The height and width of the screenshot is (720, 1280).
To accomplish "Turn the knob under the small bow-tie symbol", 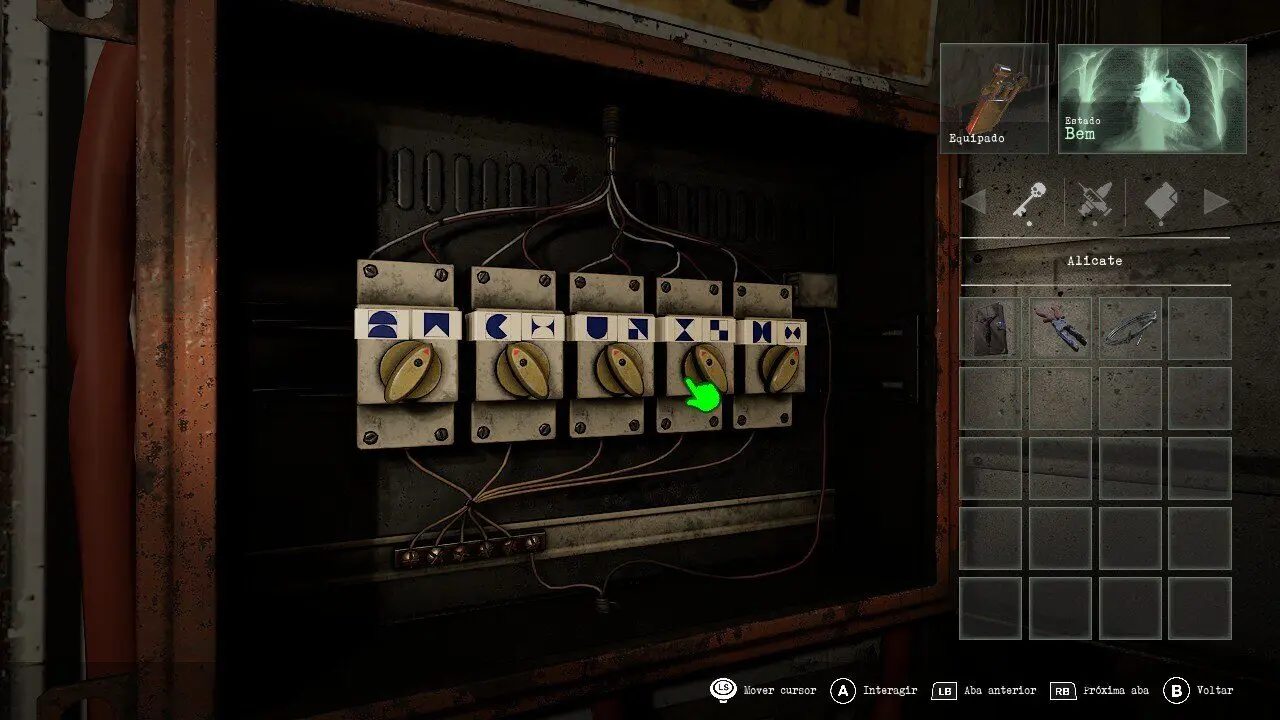I will (x=779, y=368).
